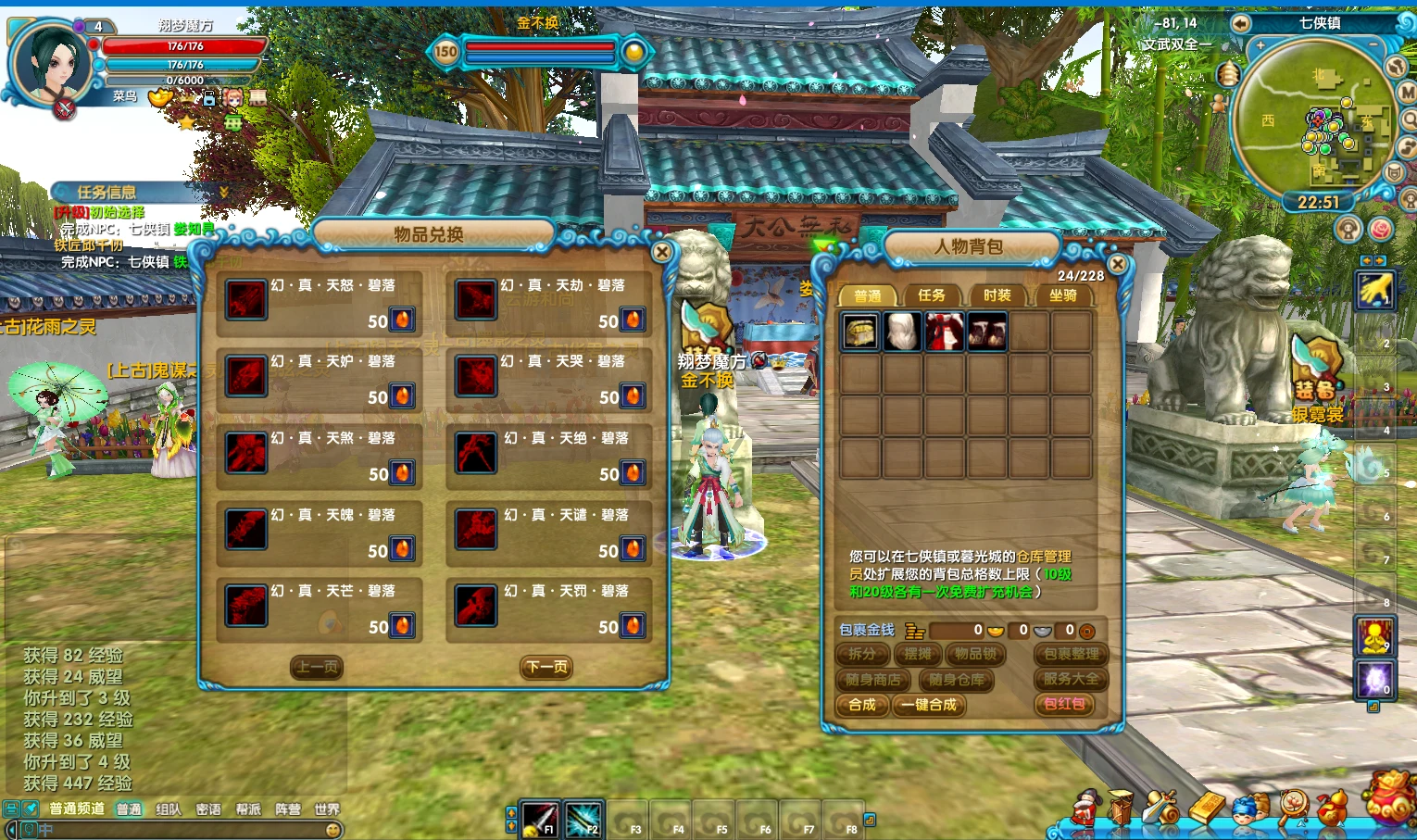Go to next page with 下一页

(546, 668)
